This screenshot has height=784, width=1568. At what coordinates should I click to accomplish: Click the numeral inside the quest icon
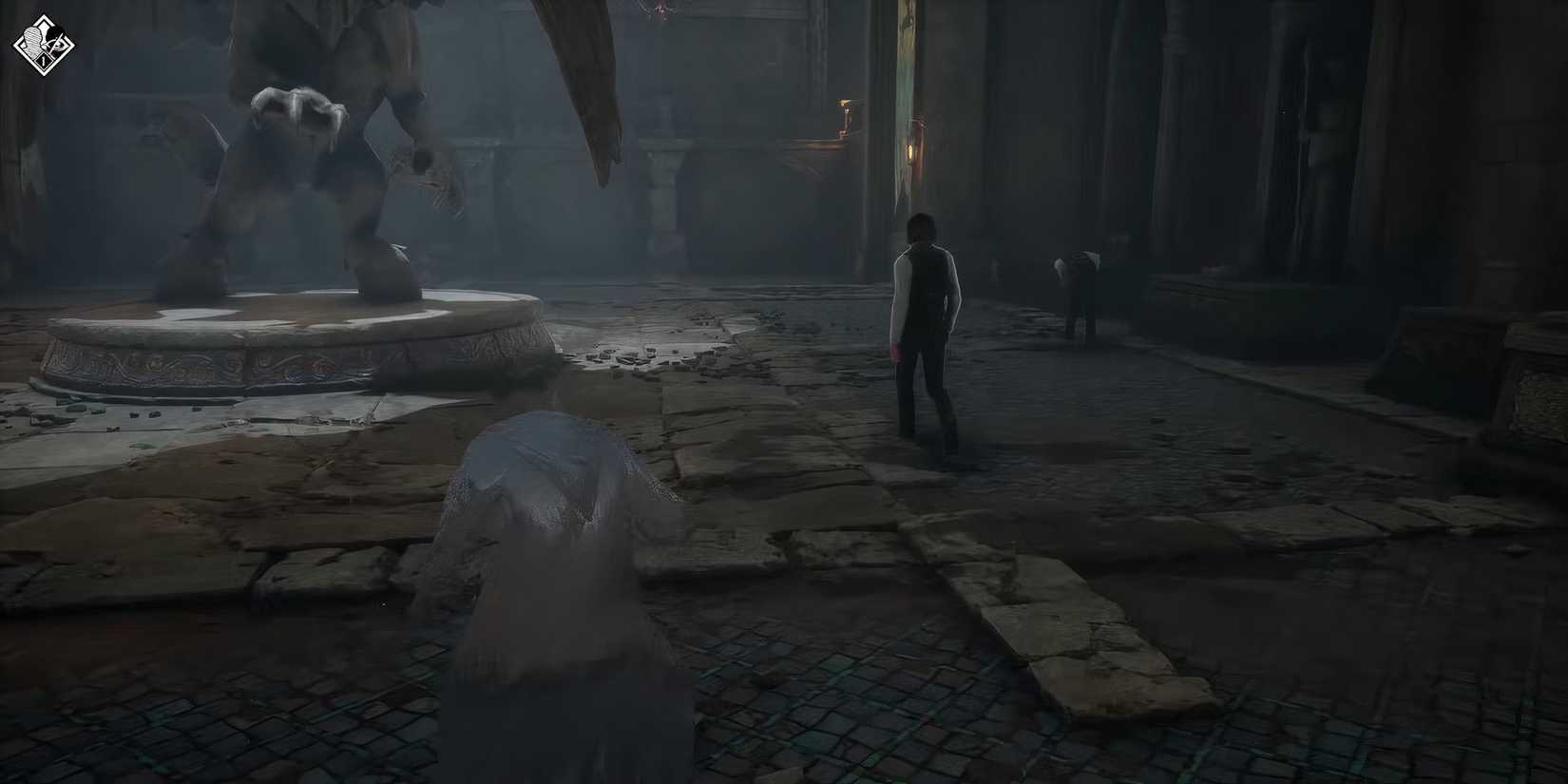tap(45, 60)
